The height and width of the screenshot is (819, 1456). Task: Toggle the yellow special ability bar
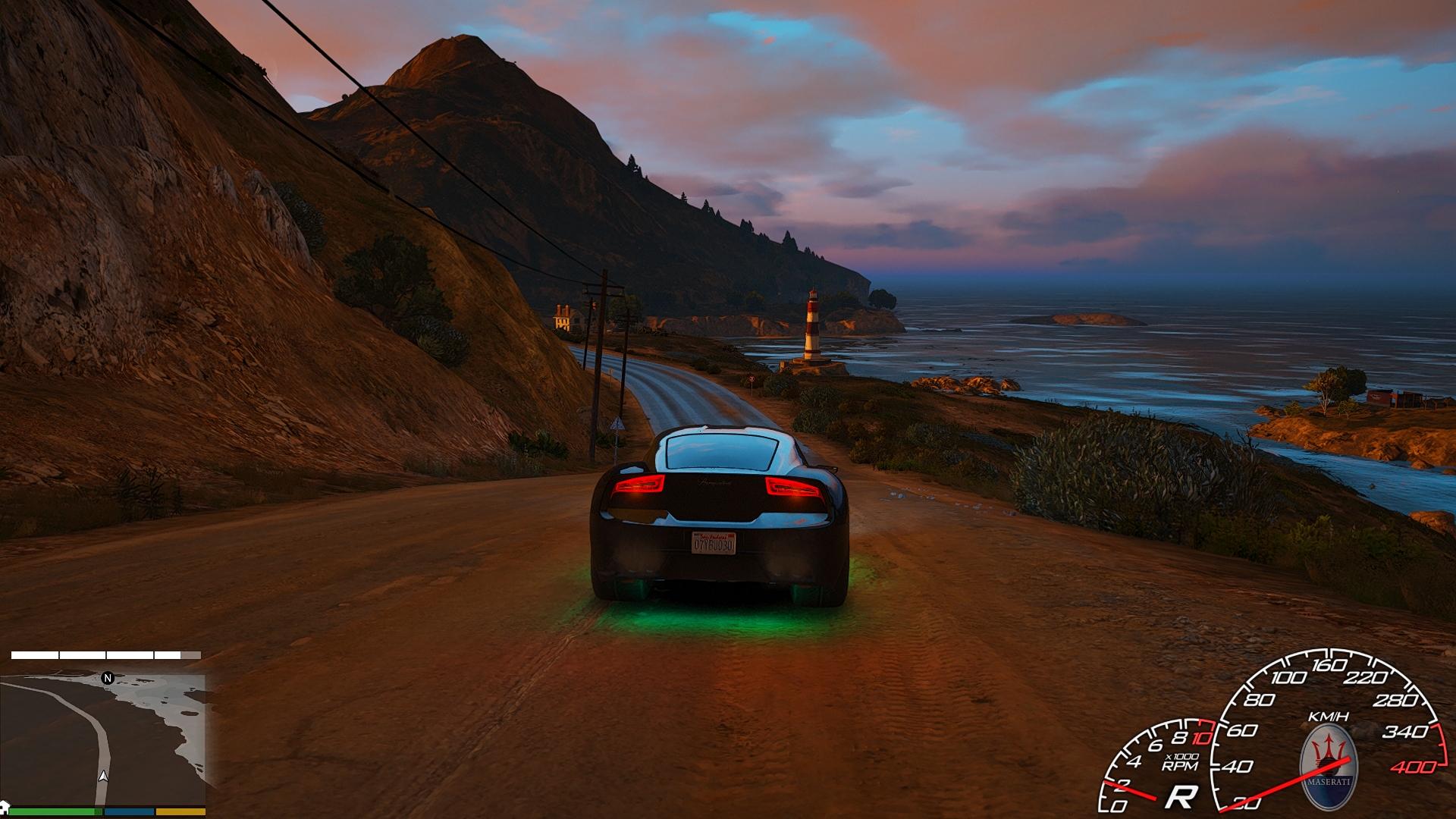[x=180, y=811]
